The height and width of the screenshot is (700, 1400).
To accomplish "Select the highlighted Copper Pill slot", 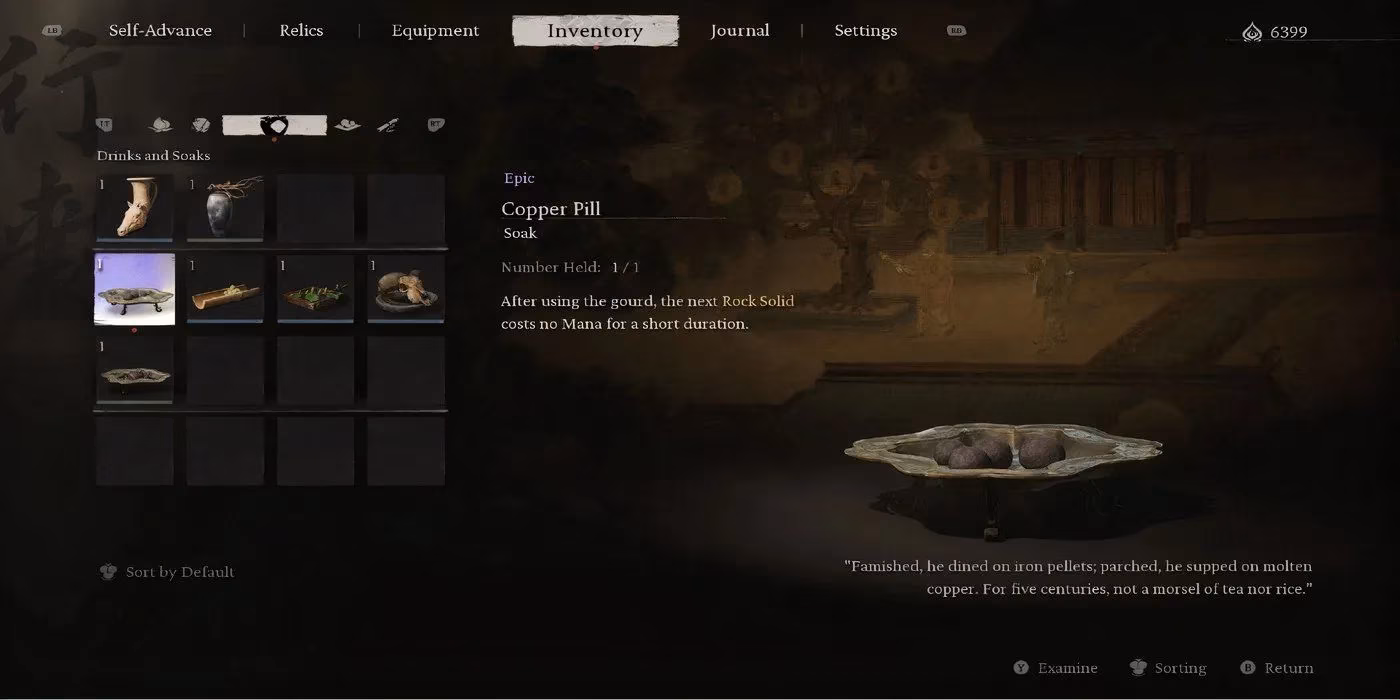I will [134, 289].
